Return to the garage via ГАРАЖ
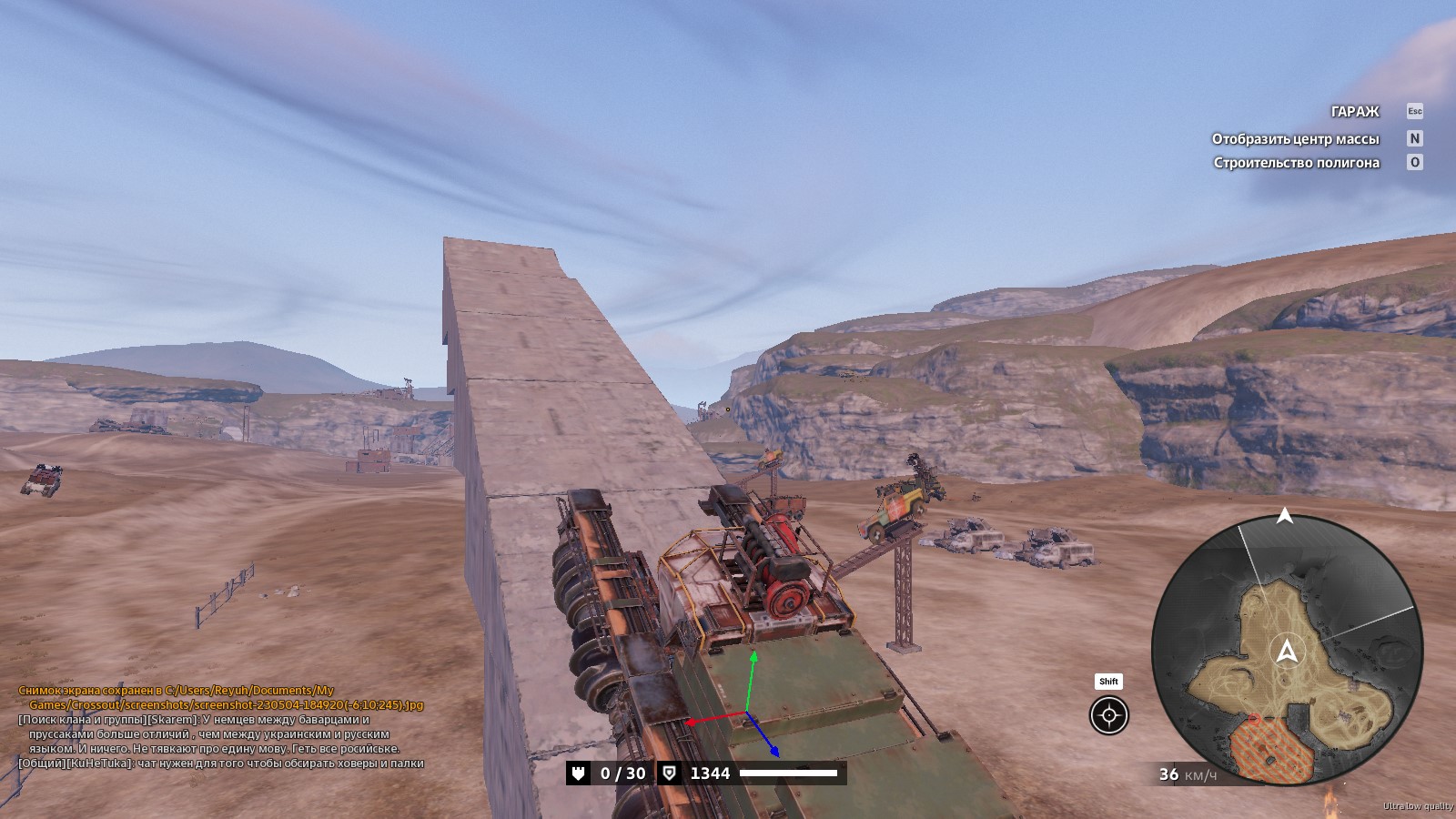The image size is (1456, 819). point(1355,112)
